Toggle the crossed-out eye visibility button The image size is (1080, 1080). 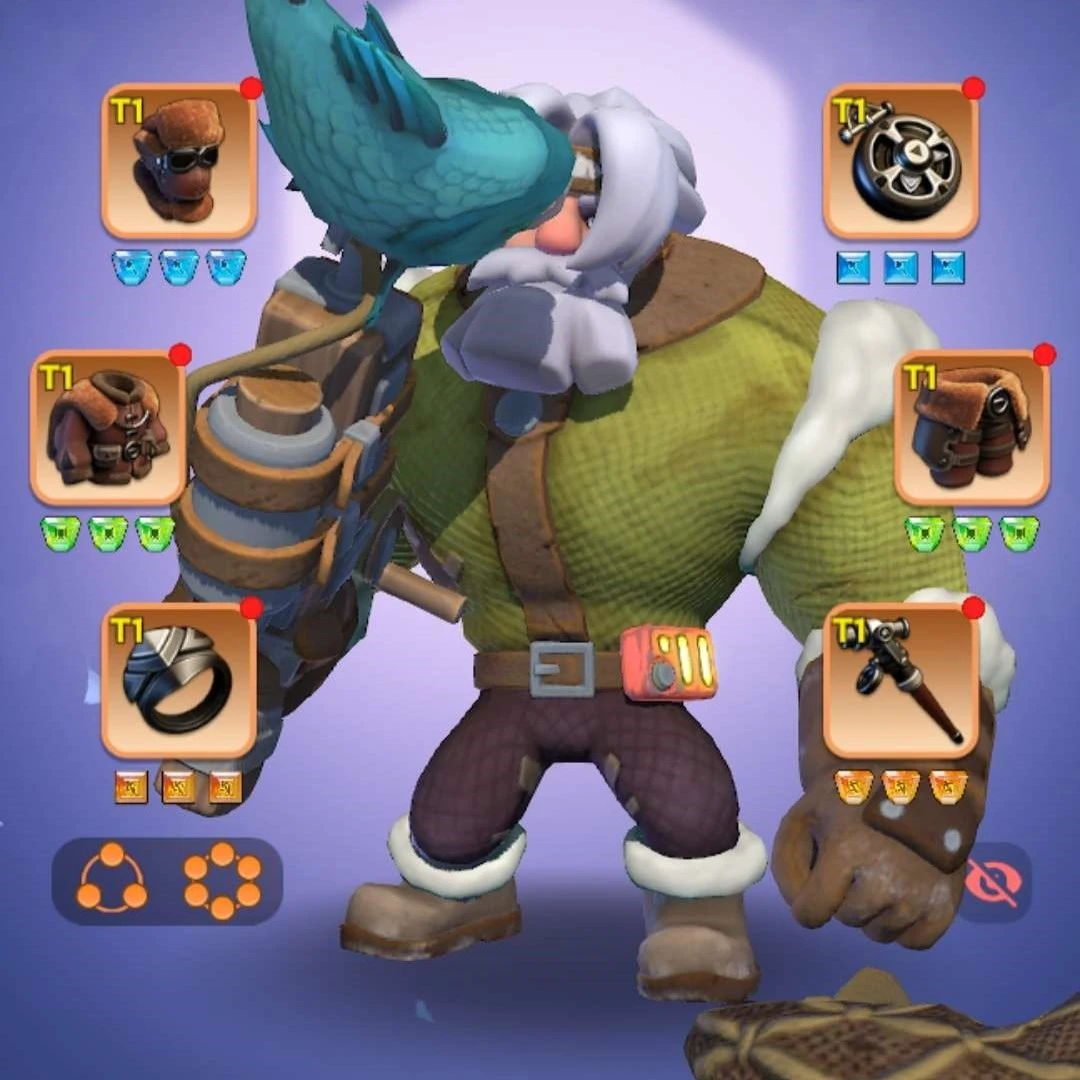pyautogui.click(x=995, y=882)
